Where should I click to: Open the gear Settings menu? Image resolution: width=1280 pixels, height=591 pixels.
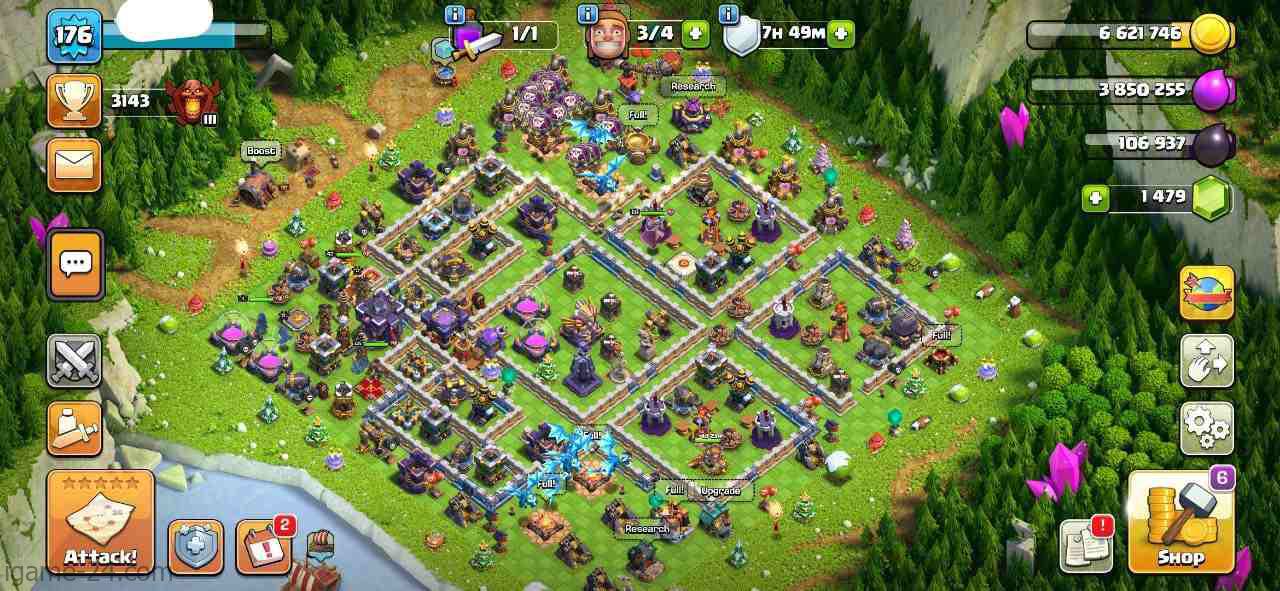pos(1207,428)
